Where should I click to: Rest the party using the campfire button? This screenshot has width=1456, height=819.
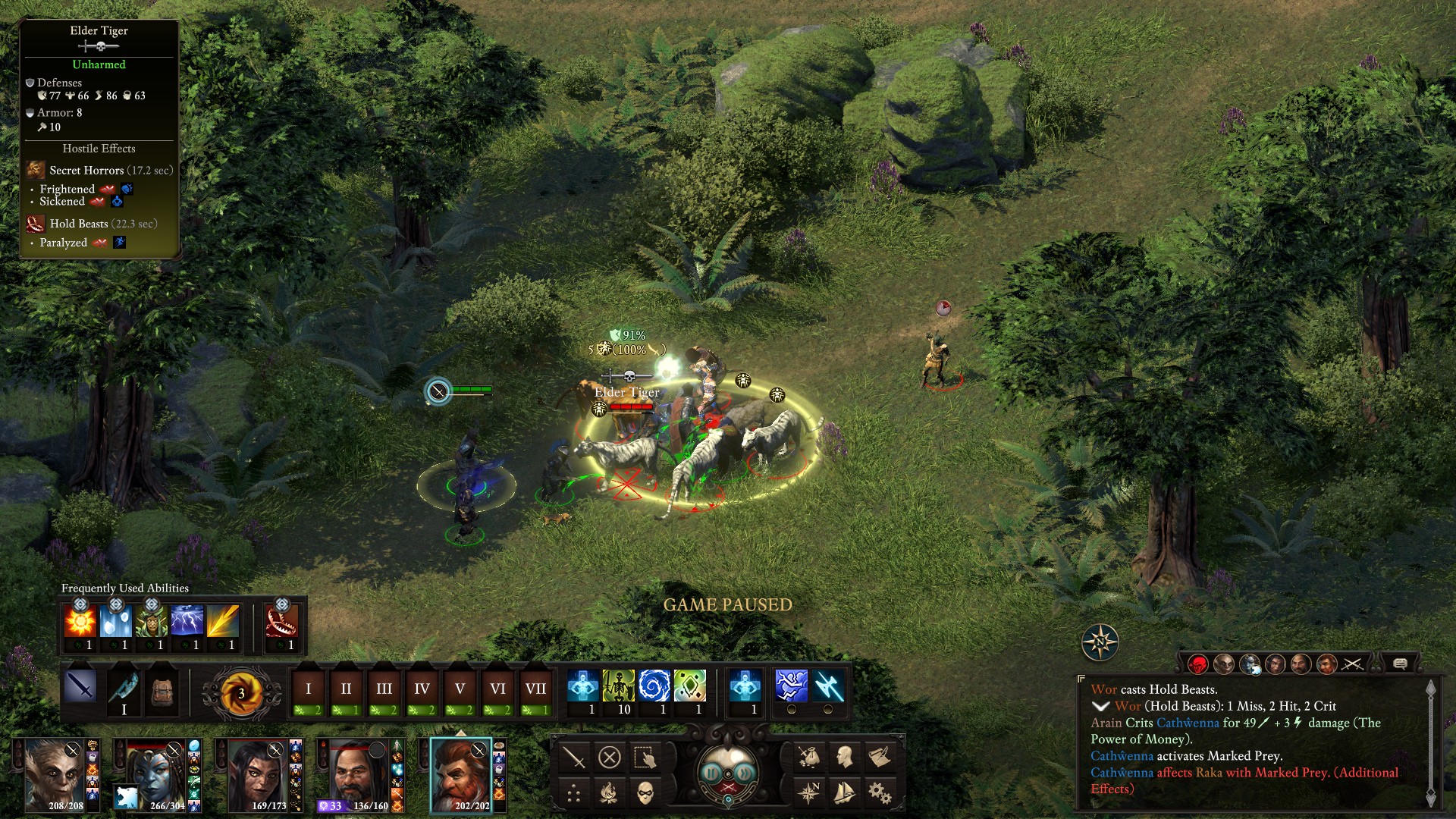click(609, 793)
